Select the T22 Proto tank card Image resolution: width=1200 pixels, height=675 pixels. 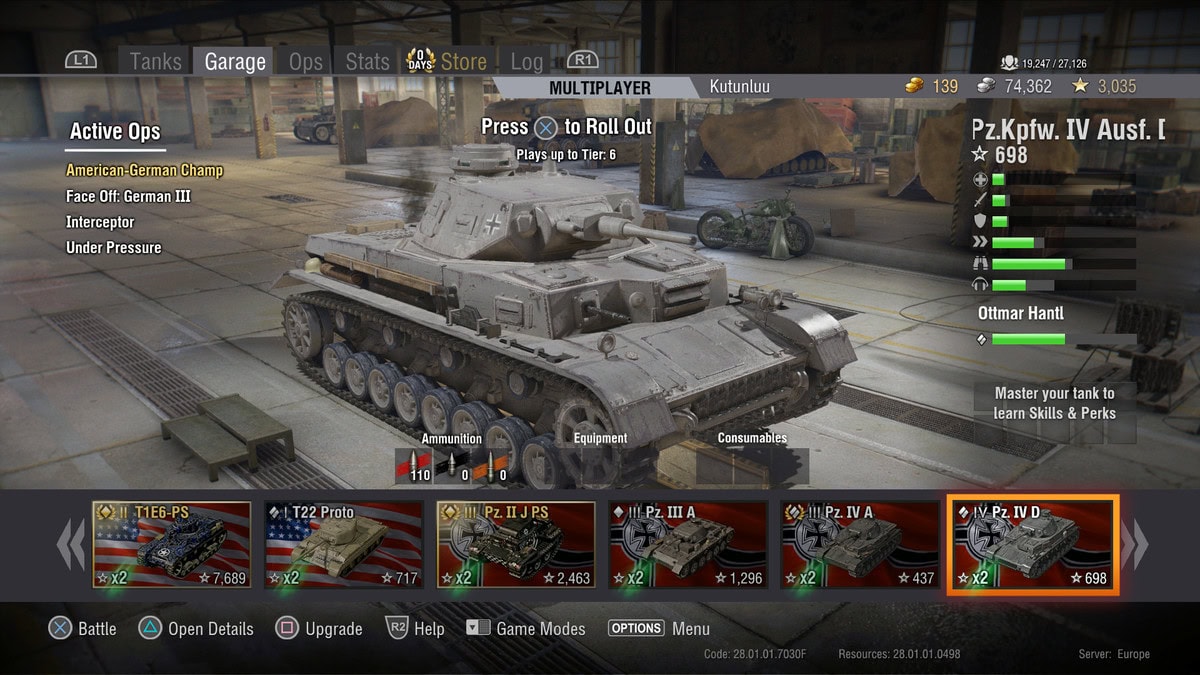tap(344, 546)
